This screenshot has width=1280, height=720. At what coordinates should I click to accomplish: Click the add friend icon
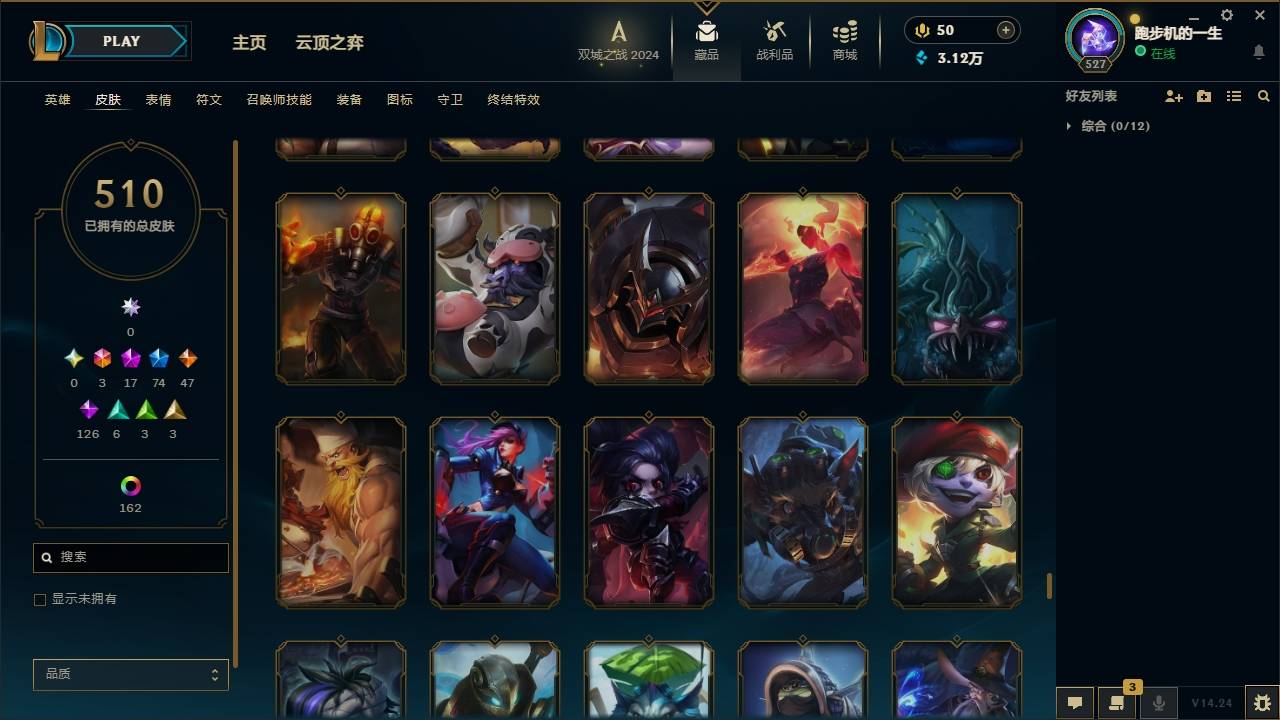coord(1174,96)
